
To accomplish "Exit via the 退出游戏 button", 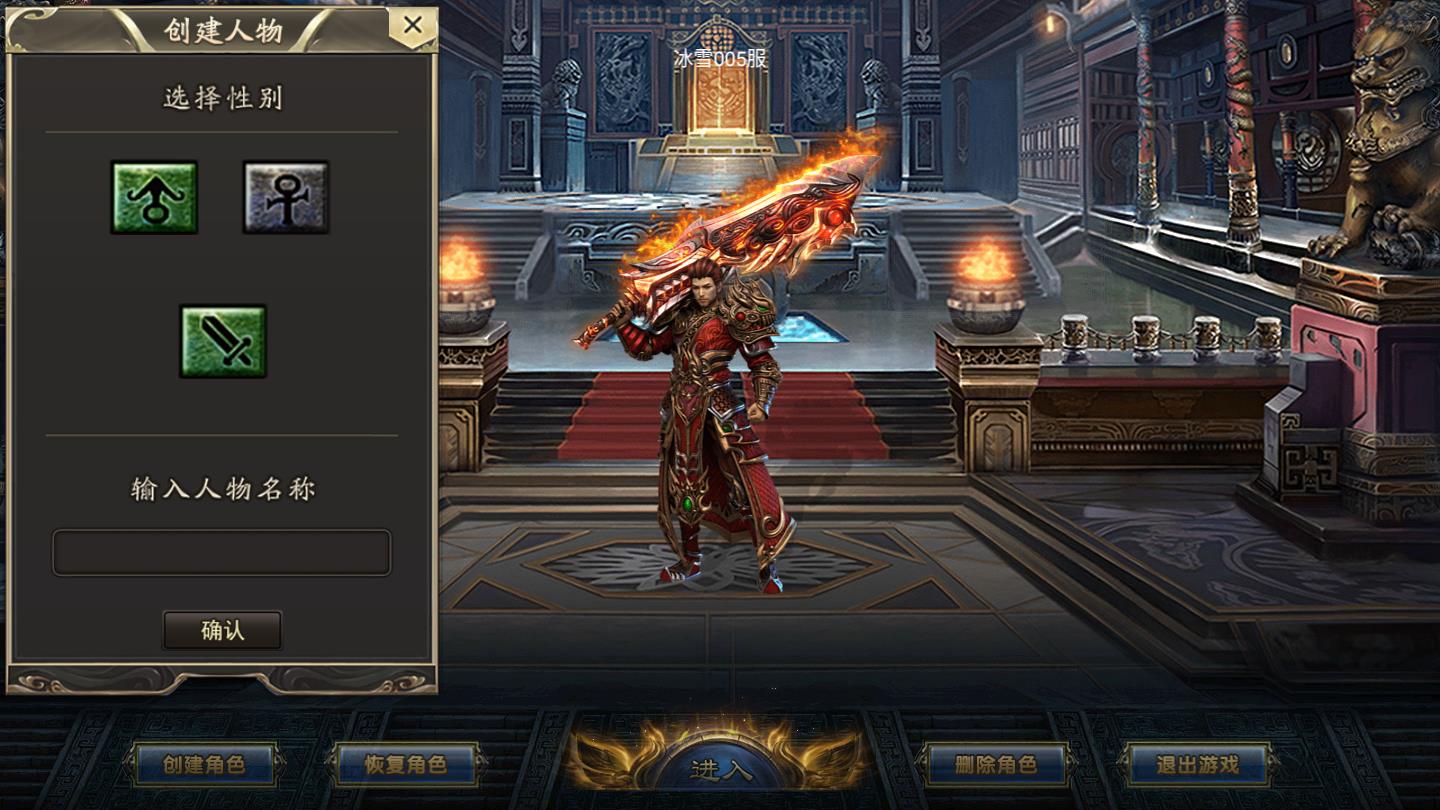I will pyautogui.click(x=1197, y=765).
